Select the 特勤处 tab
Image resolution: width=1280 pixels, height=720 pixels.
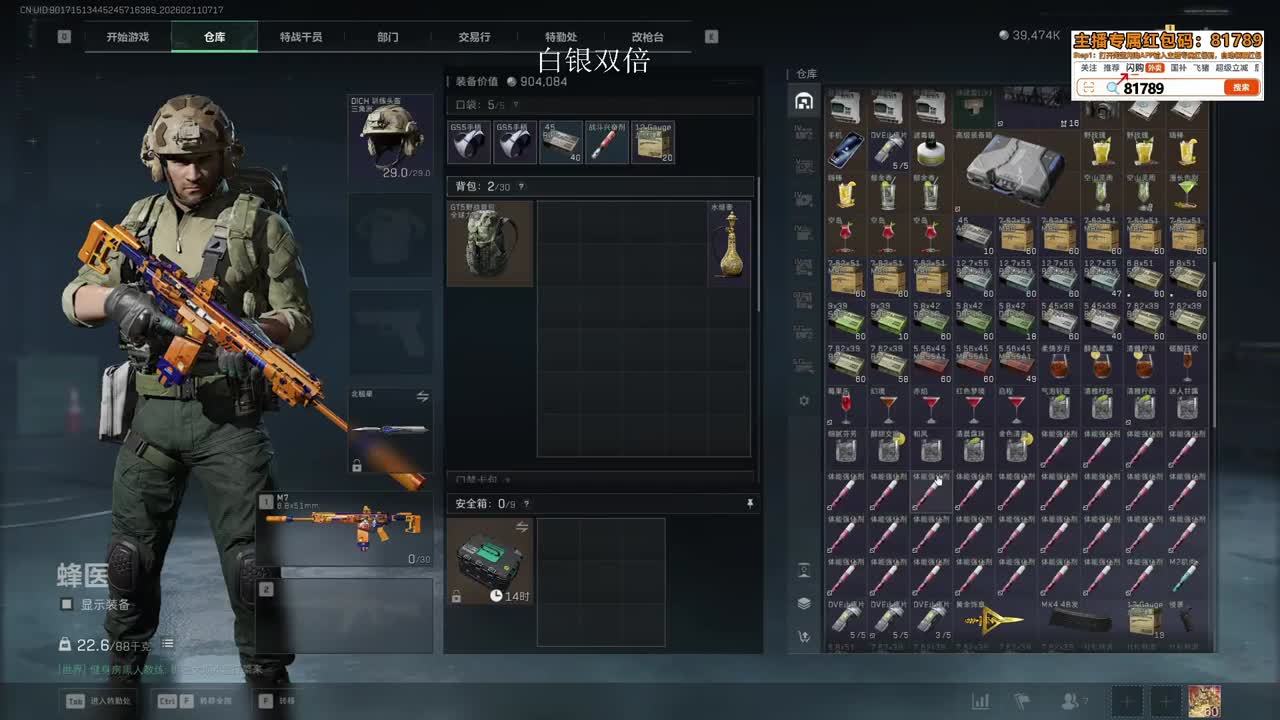[x=561, y=37]
